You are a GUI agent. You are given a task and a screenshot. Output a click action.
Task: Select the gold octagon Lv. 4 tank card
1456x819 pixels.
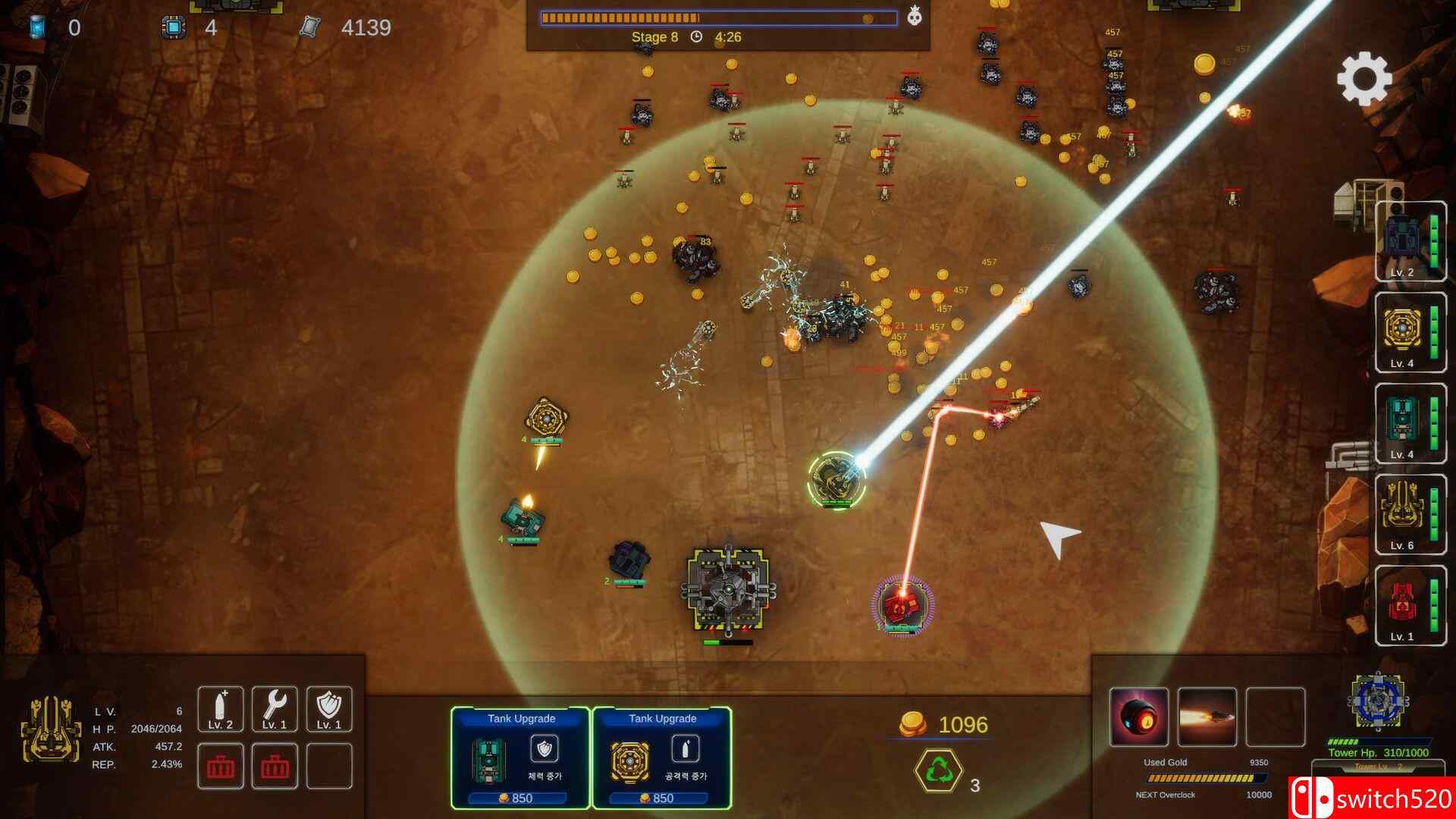coord(1410,333)
